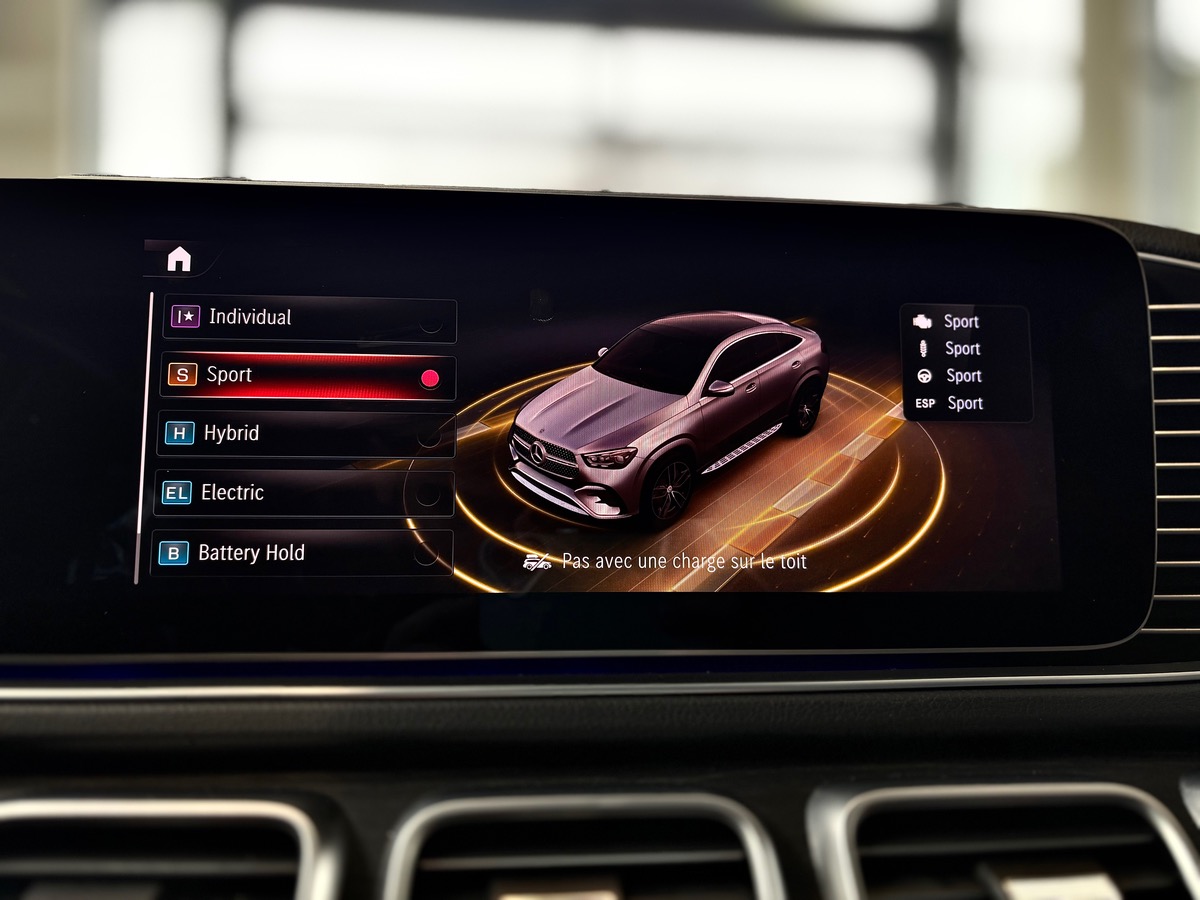
Task: Select the Individual drive mode
Action: click(310, 319)
